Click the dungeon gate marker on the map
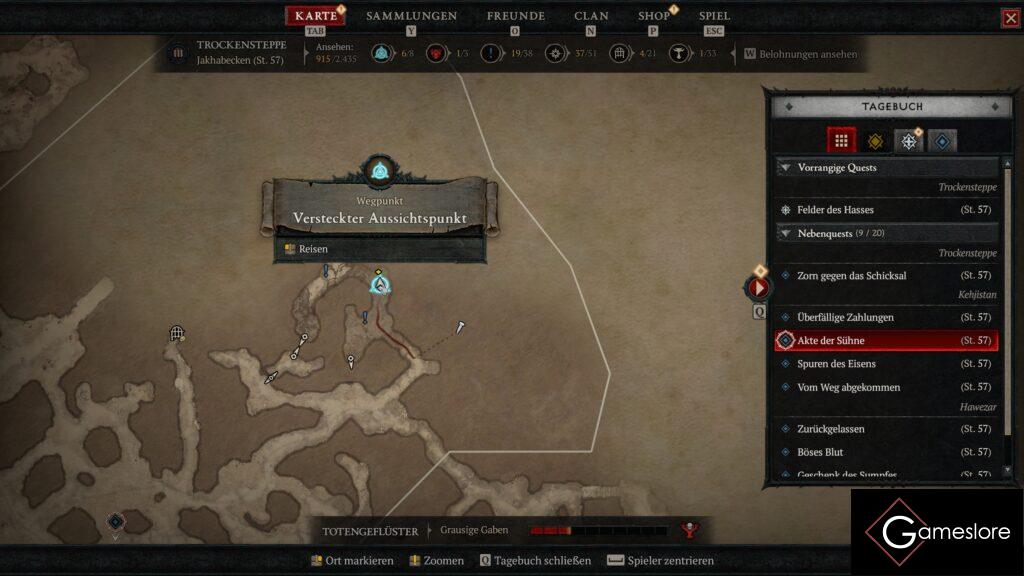The height and width of the screenshot is (576, 1024). click(x=177, y=333)
